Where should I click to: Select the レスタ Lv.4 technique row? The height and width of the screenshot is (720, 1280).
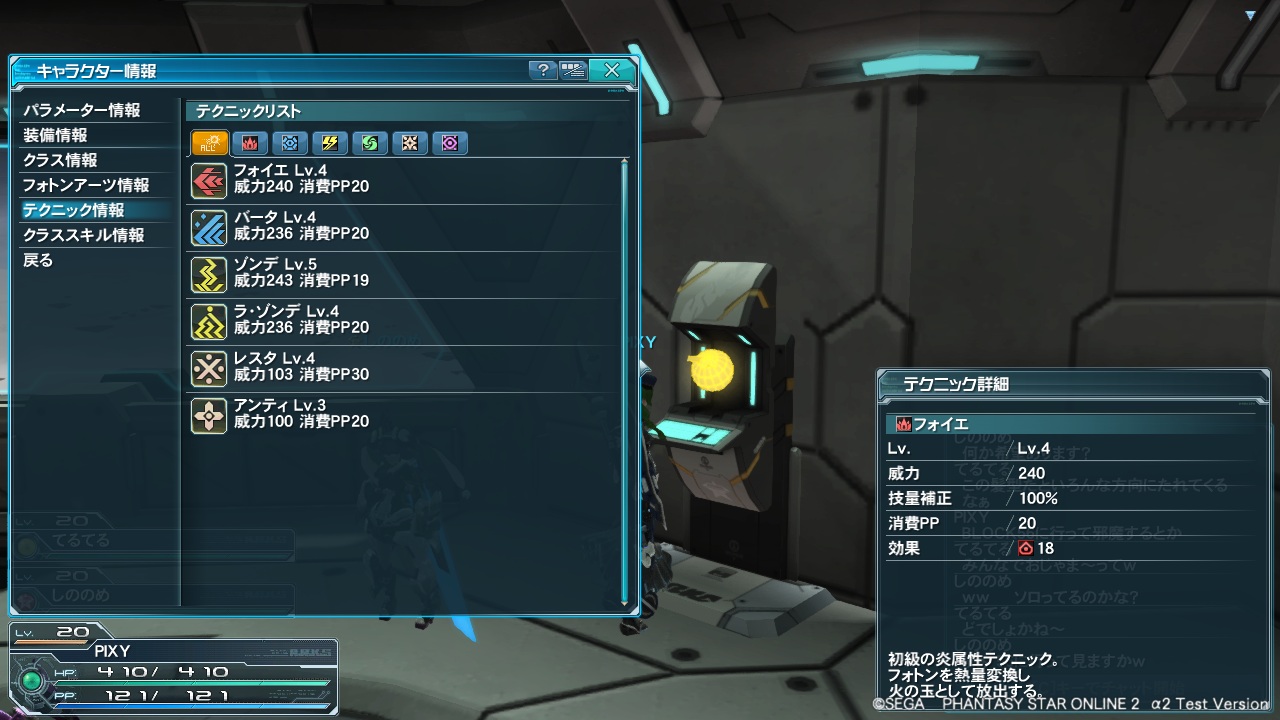pos(400,368)
